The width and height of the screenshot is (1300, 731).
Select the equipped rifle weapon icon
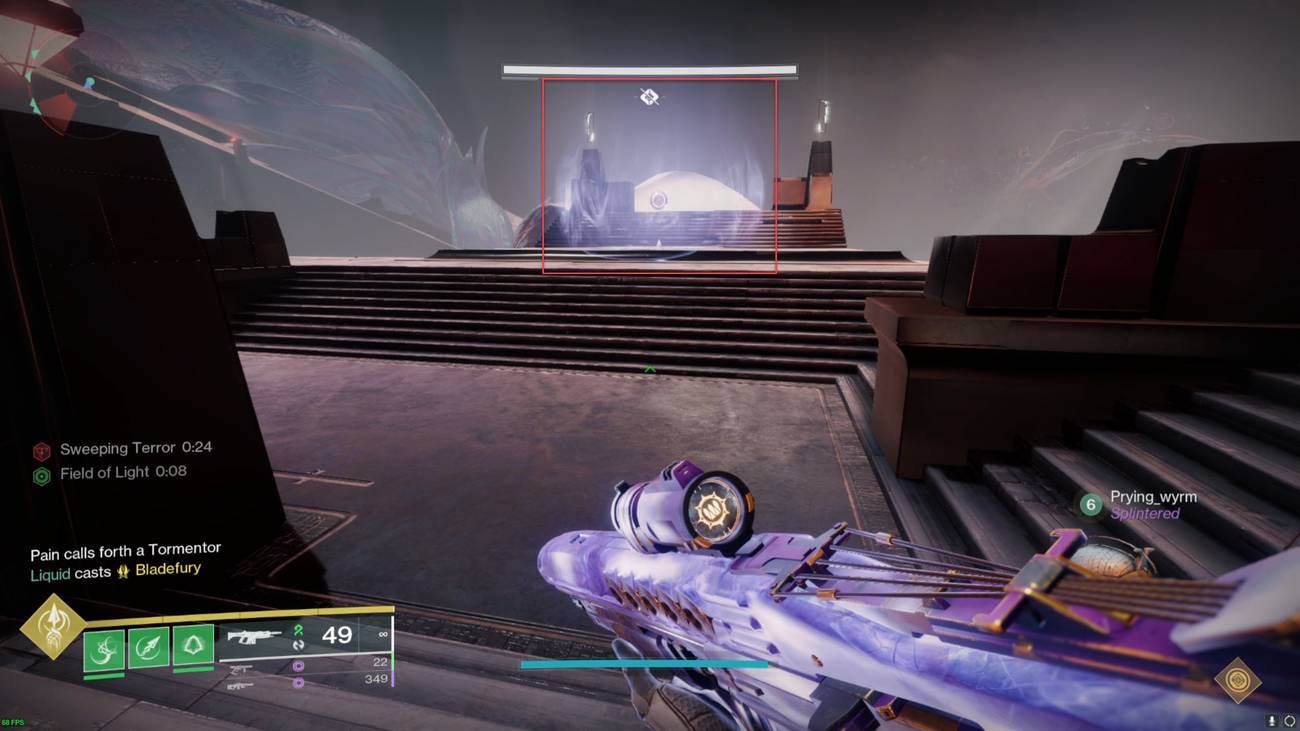tap(255, 636)
